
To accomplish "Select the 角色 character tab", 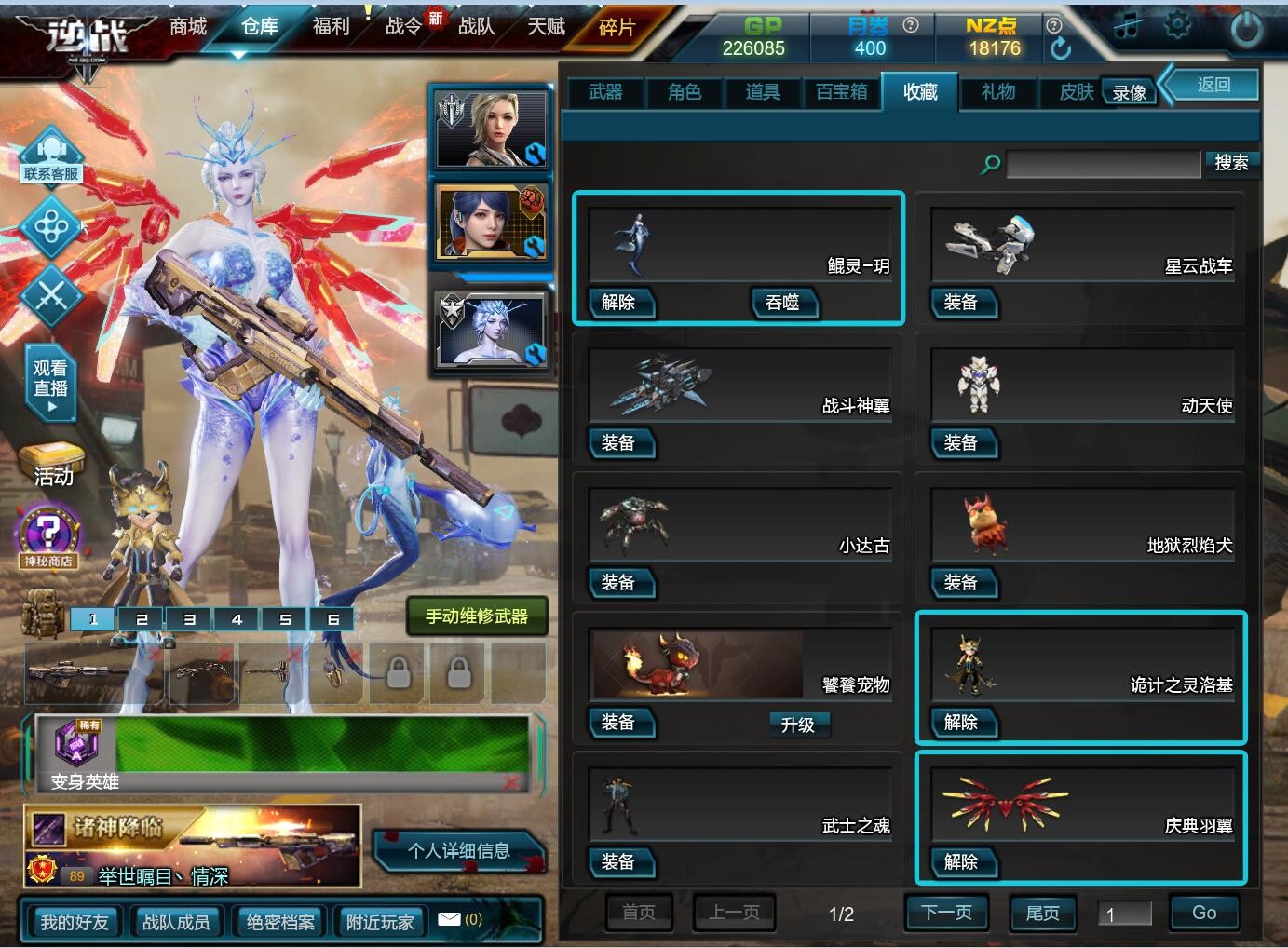I will 685,92.
